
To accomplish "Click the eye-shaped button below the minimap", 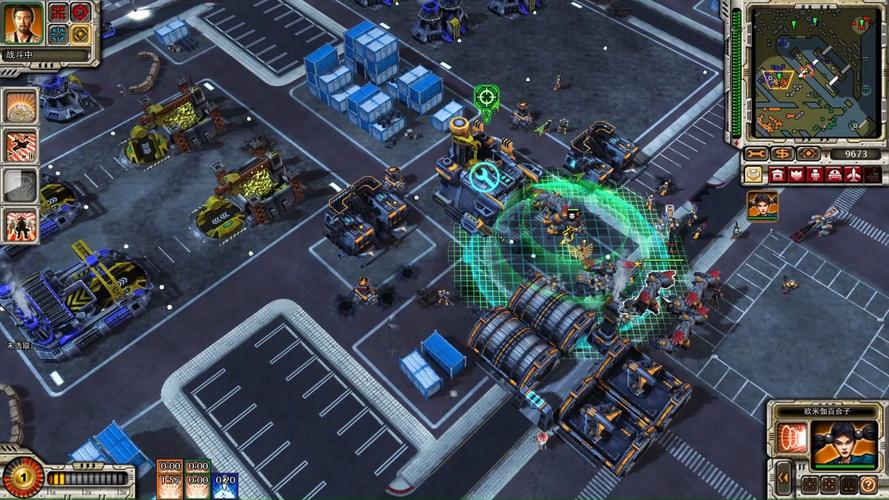I will click(x=808, y=154).
